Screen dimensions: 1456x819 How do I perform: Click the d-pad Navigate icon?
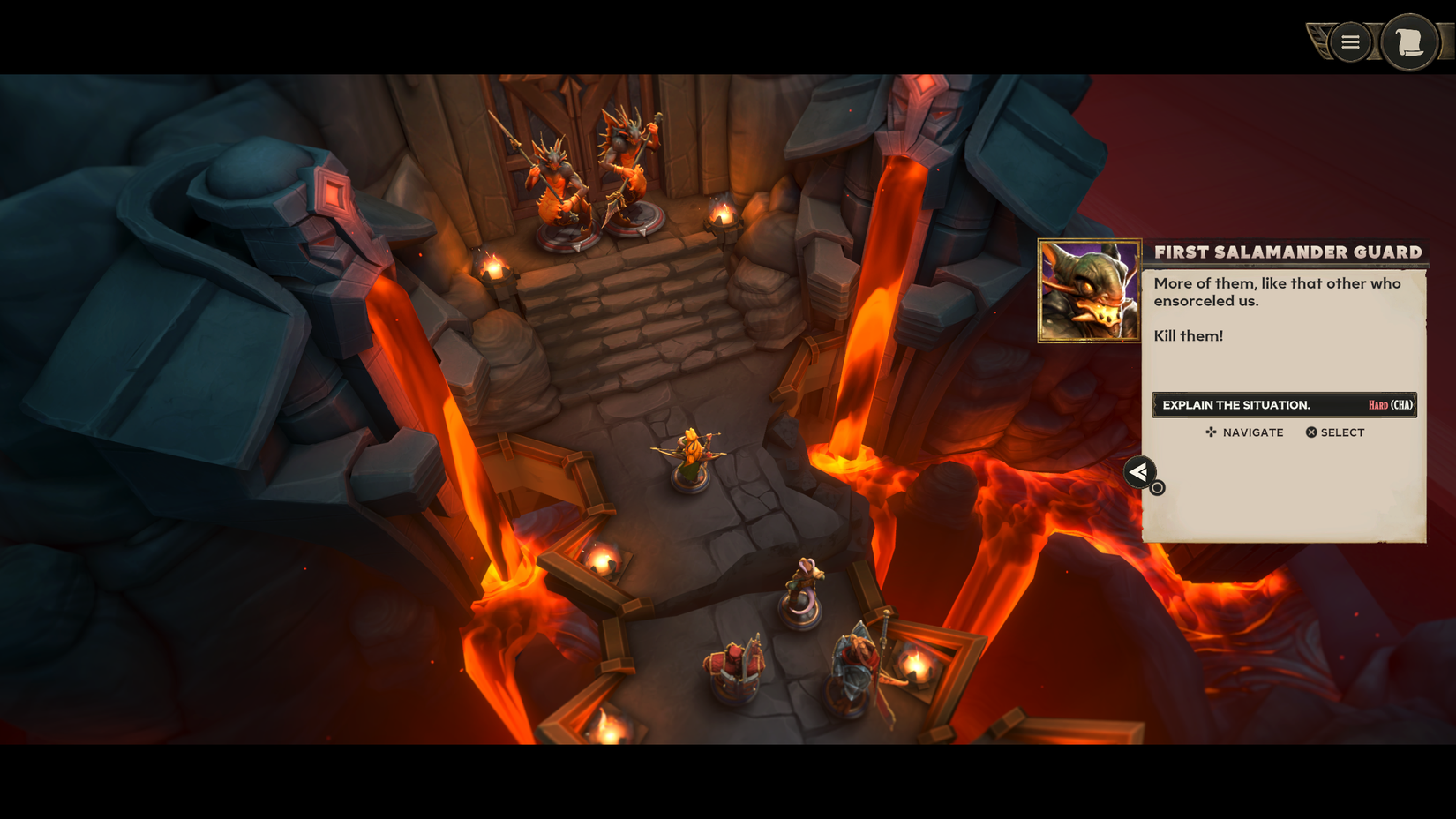1210,432
